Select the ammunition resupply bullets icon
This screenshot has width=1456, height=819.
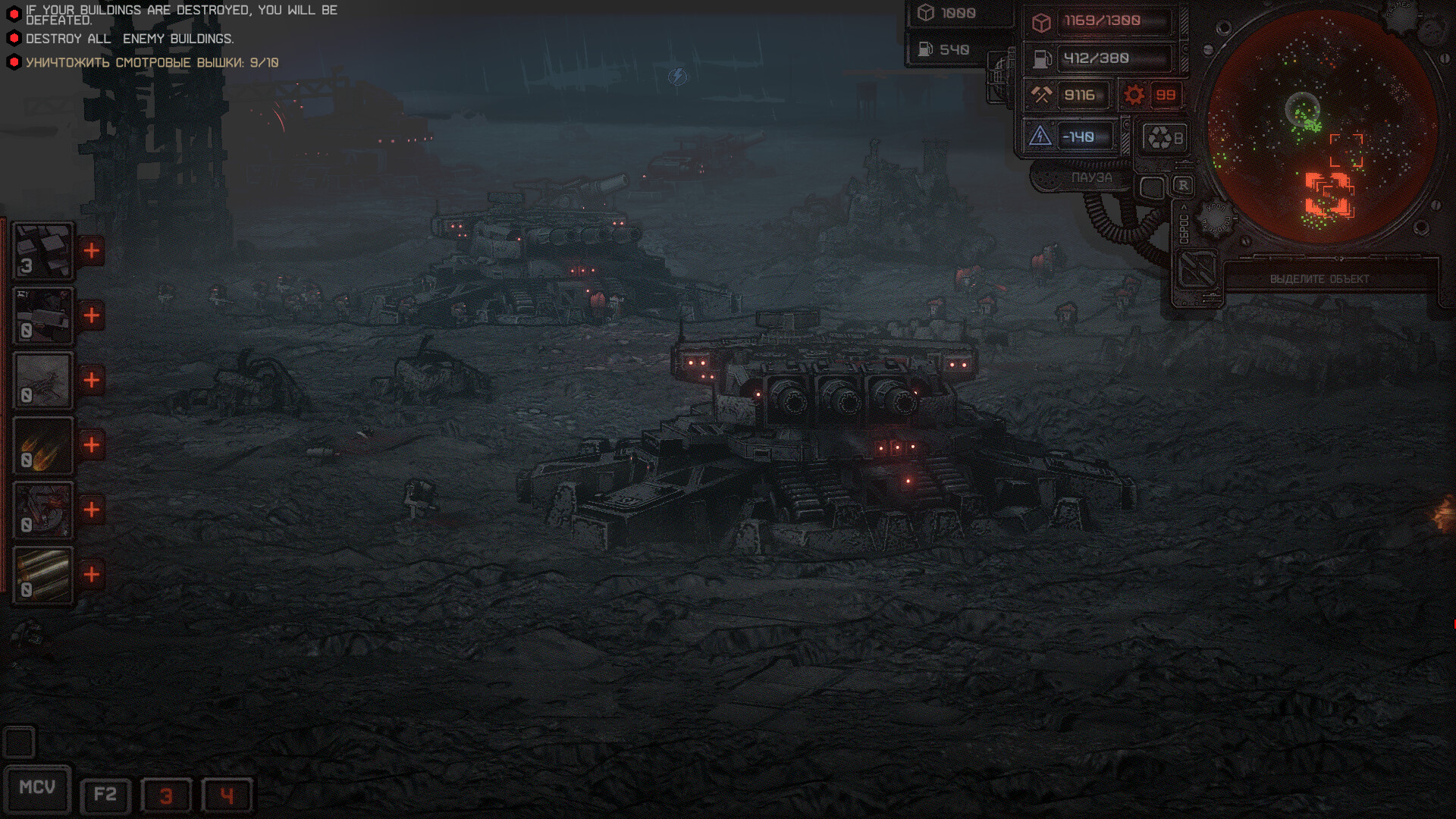42,575
